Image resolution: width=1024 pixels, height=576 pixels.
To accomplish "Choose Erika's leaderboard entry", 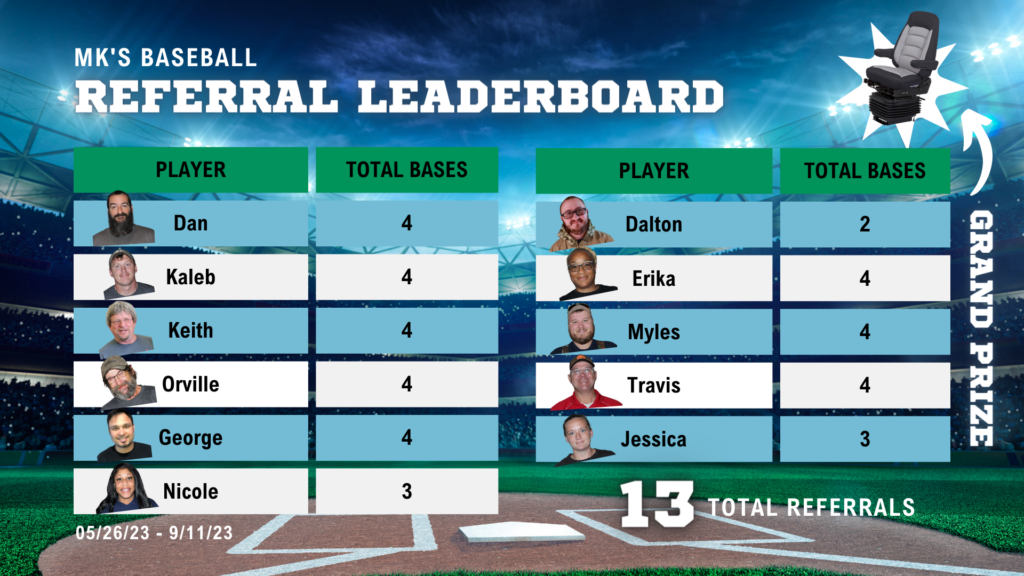I will 653,278.
